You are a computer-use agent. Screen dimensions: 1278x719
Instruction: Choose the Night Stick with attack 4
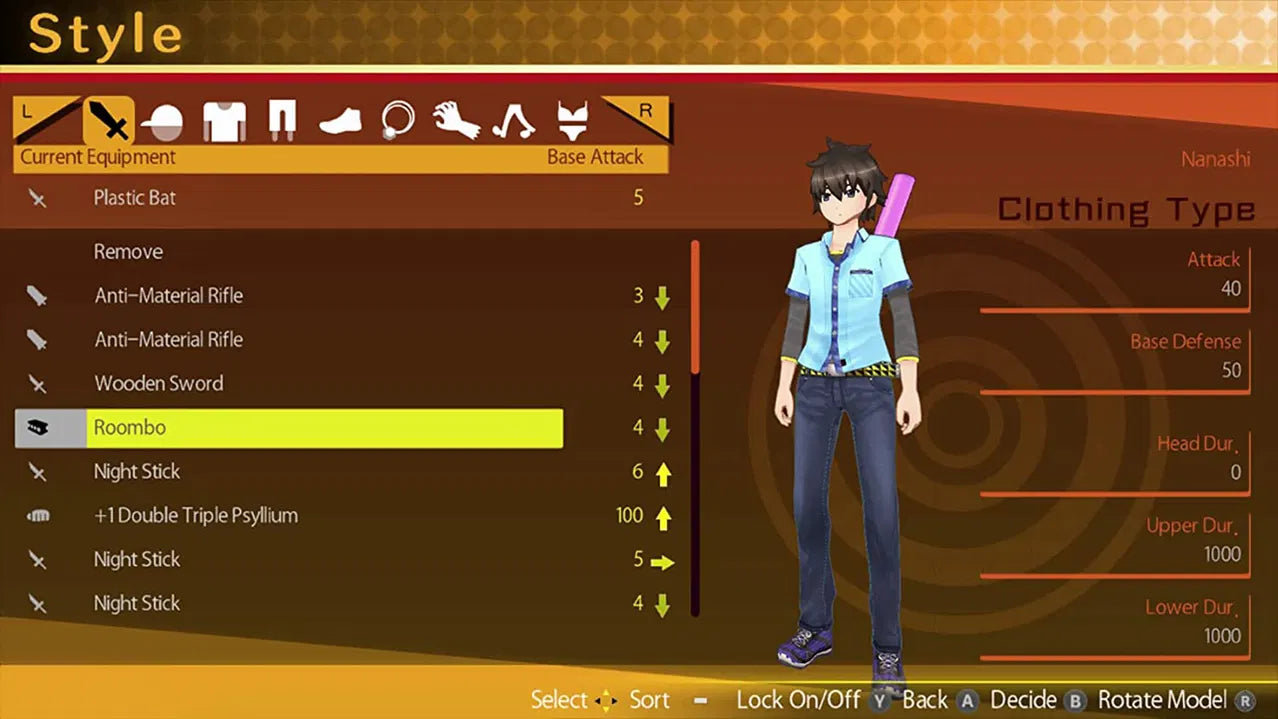click(137, 604)
